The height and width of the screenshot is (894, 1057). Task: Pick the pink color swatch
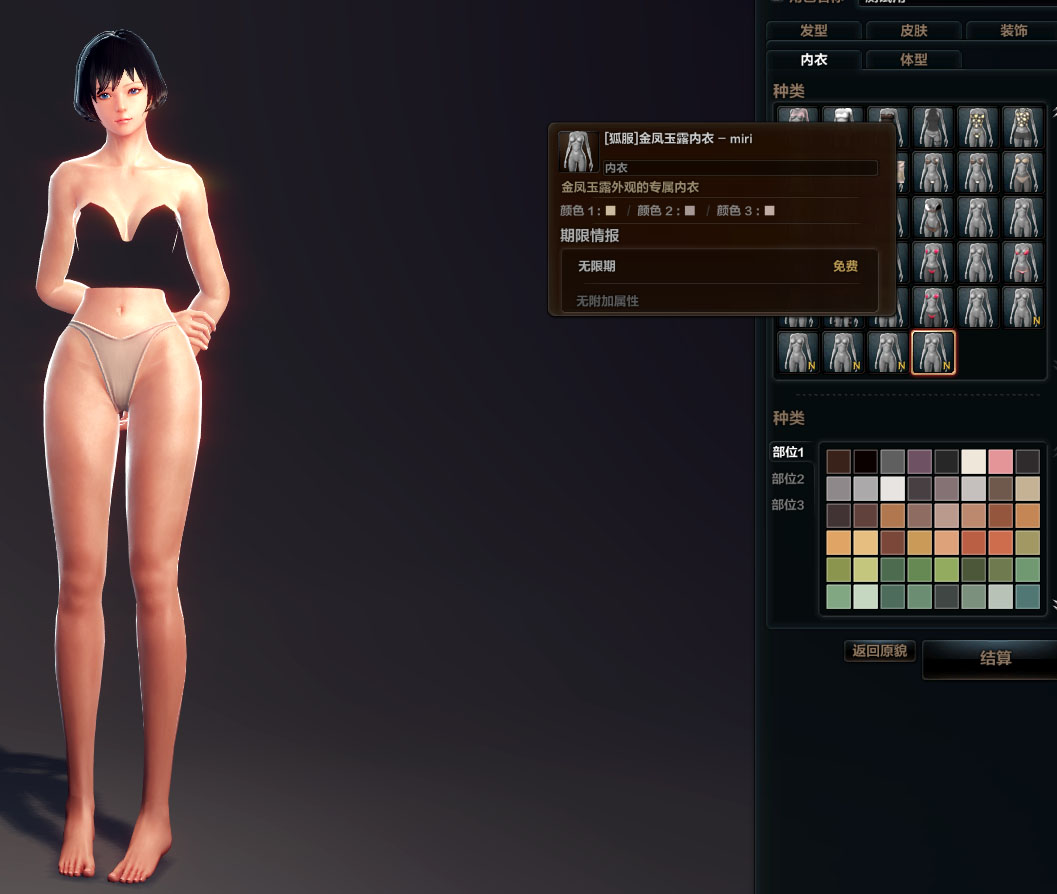click(x=1000, y=462)
